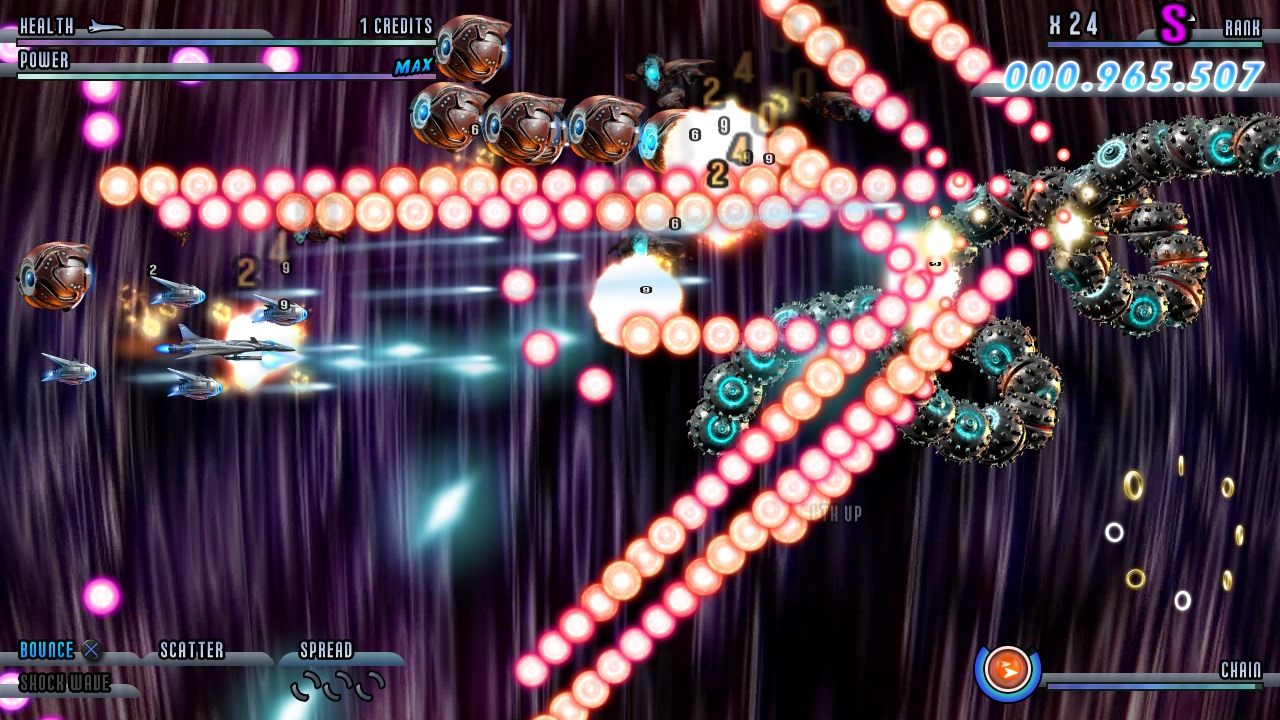Screen dimensions: 1280x720
Task: Click the orange circular chain icon
Action: (1007, 669)
